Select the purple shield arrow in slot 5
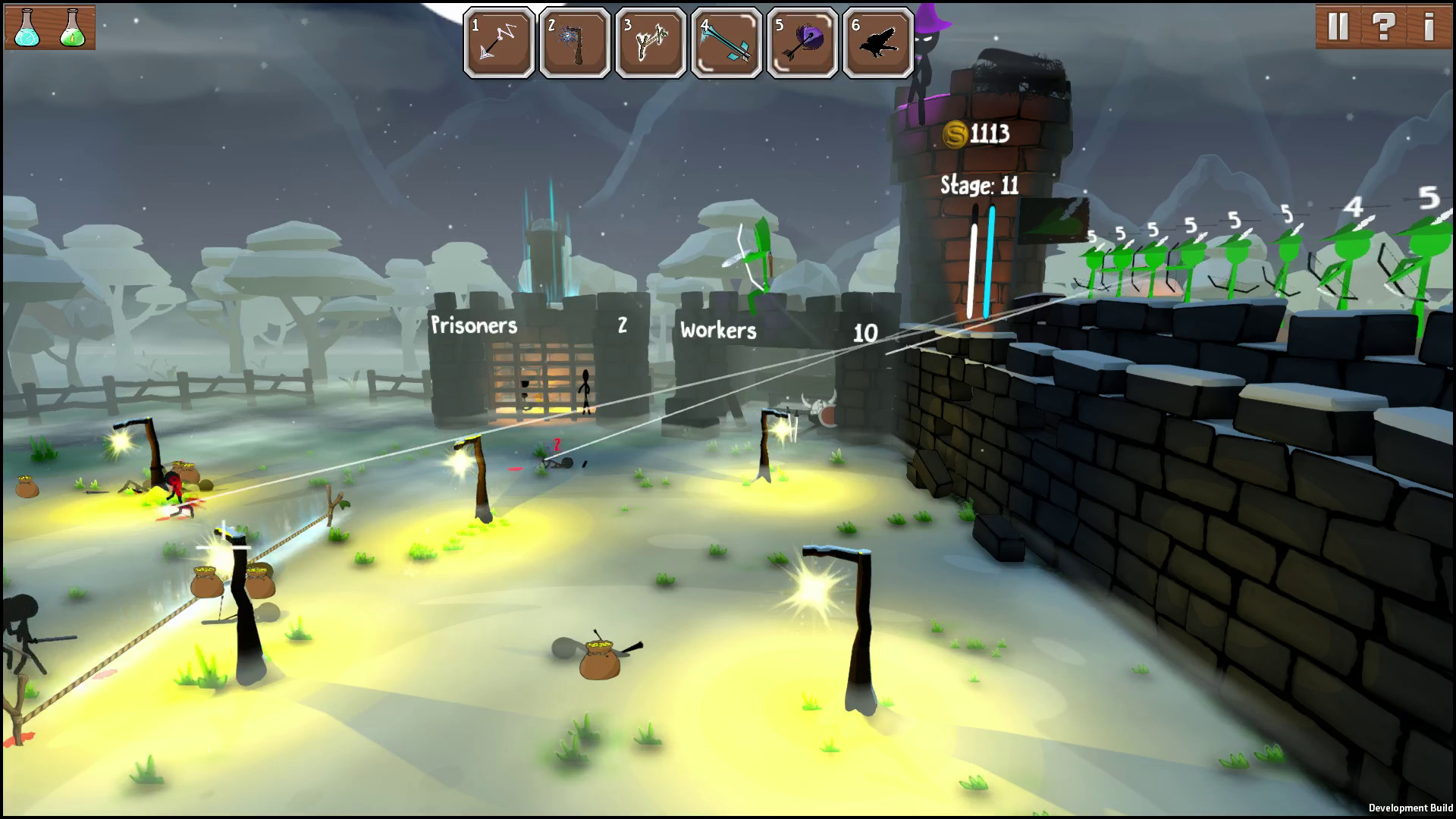The height and width of the screenshot is (819, 1456). tap(802, 42)
